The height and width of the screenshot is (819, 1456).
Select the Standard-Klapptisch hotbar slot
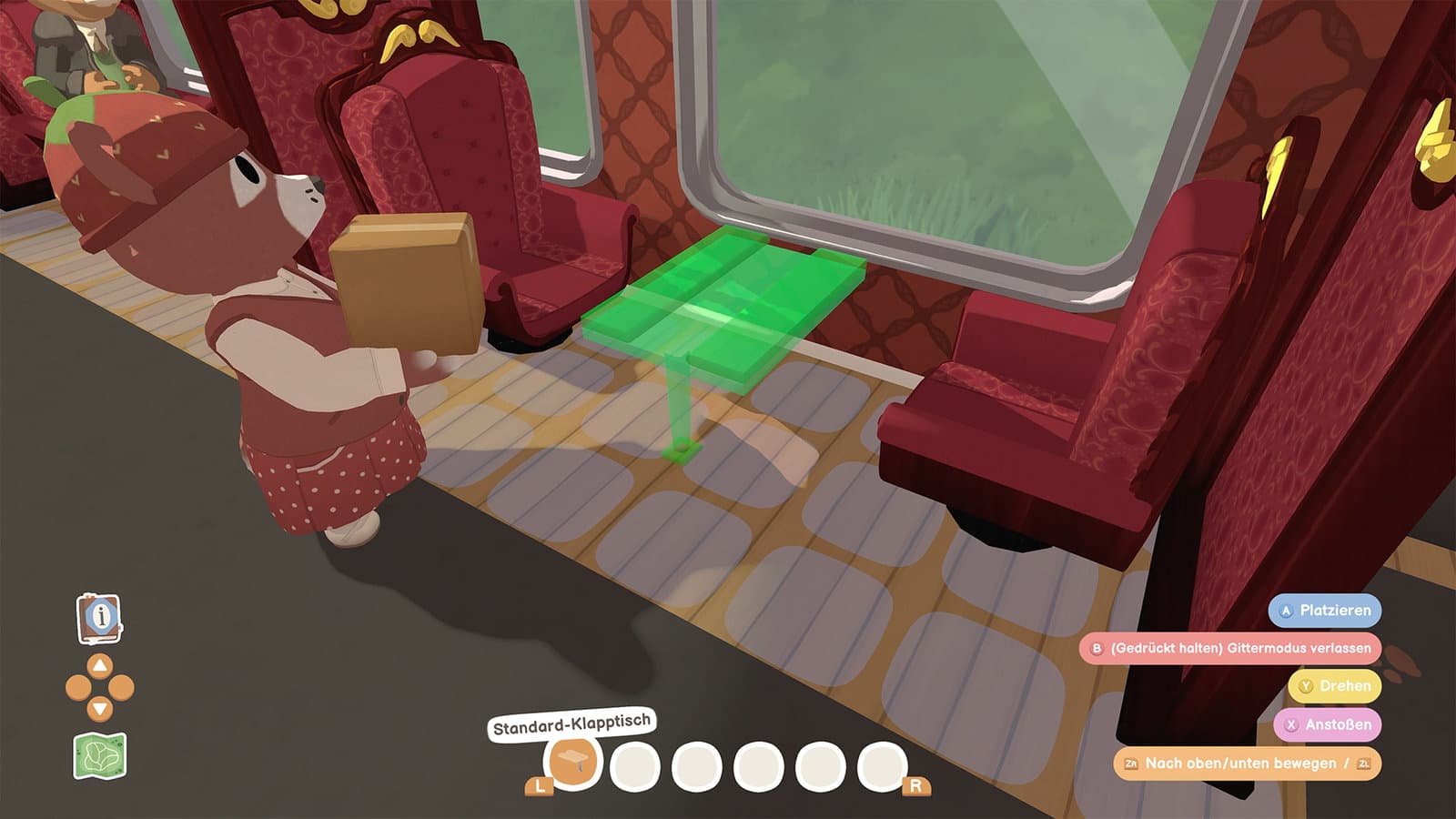tap(572, 763)
